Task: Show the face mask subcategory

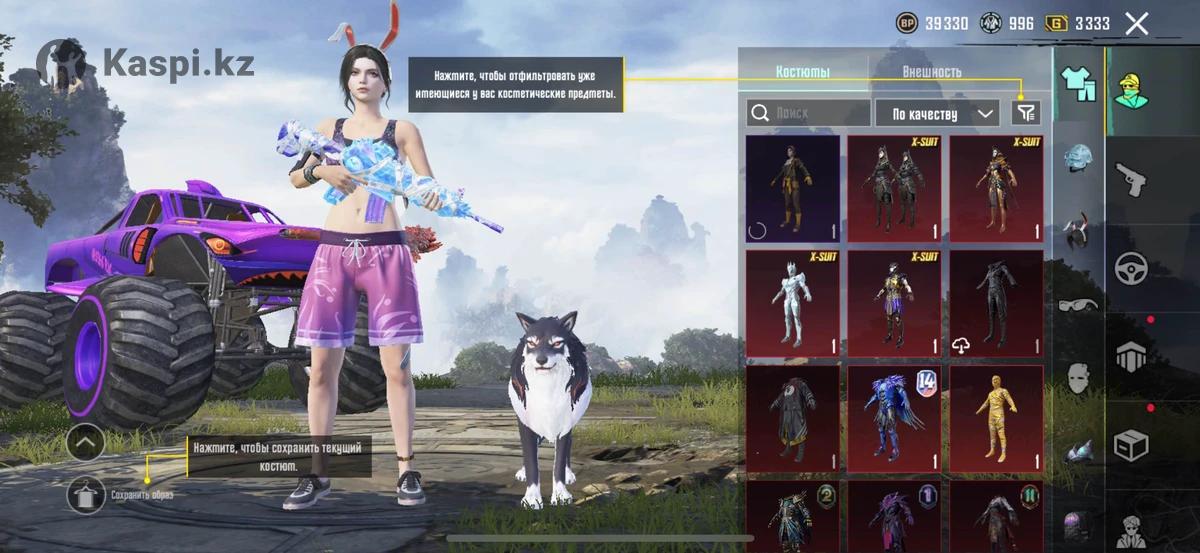Action: pos(1079,378)
